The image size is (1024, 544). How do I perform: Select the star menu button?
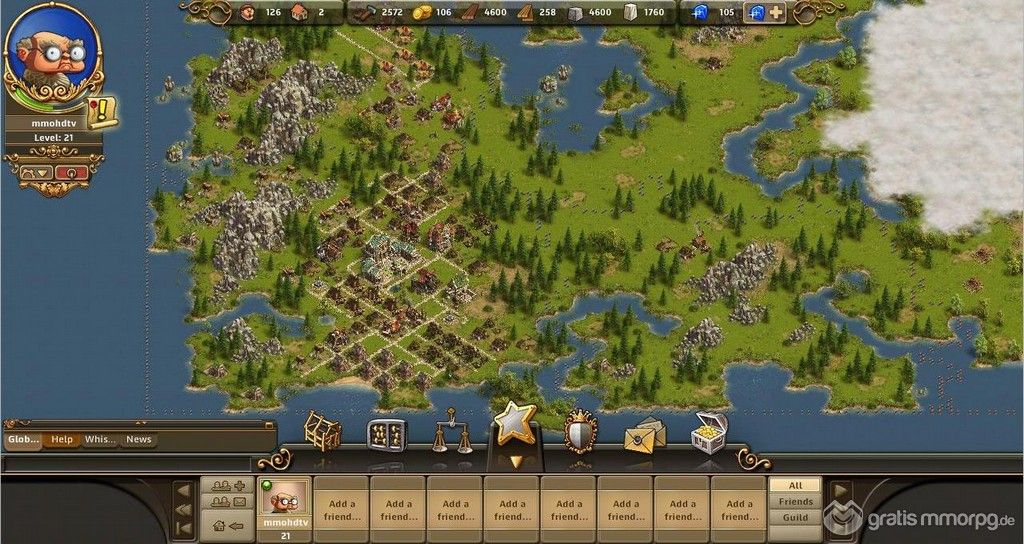(x=516, y=426)
